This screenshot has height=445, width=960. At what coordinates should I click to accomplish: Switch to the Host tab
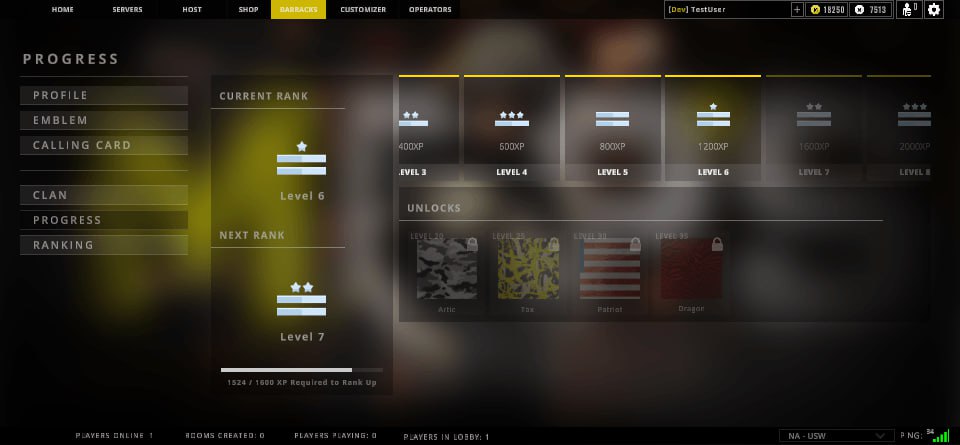click(191, 10)
